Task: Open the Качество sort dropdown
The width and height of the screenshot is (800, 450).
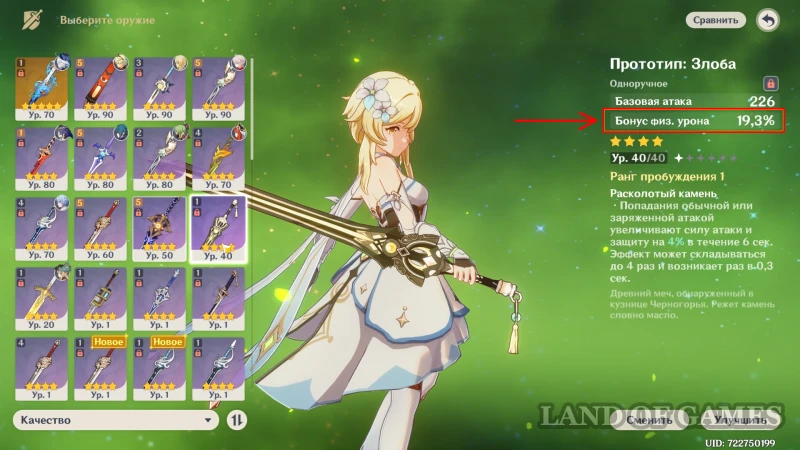Action: (115, 421)
